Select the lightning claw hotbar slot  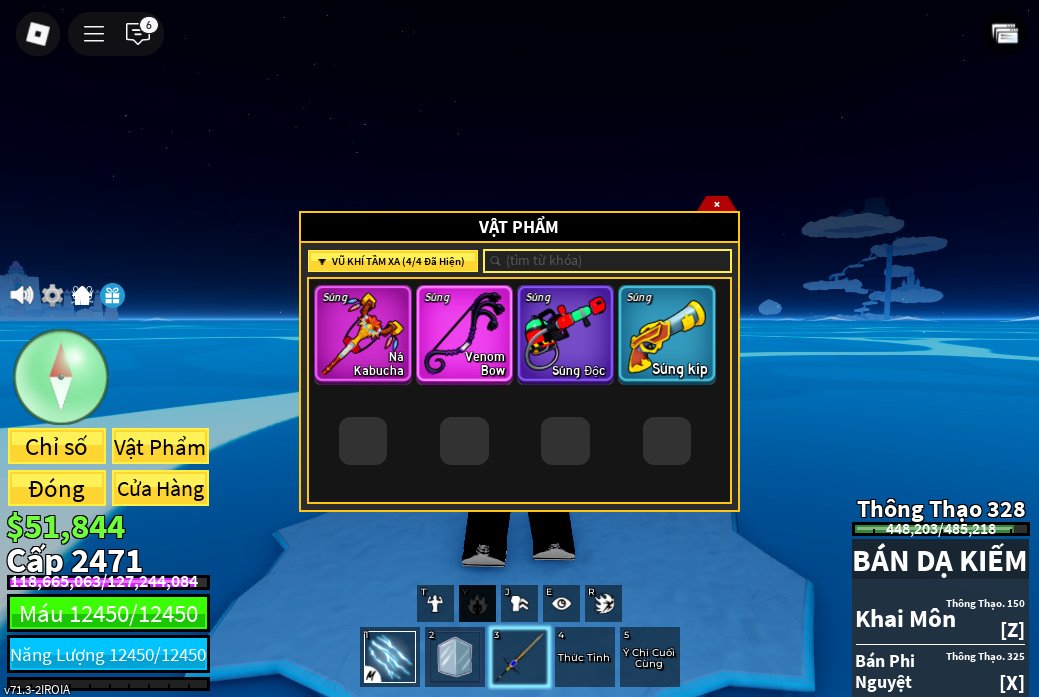click(x=390, y=657)
